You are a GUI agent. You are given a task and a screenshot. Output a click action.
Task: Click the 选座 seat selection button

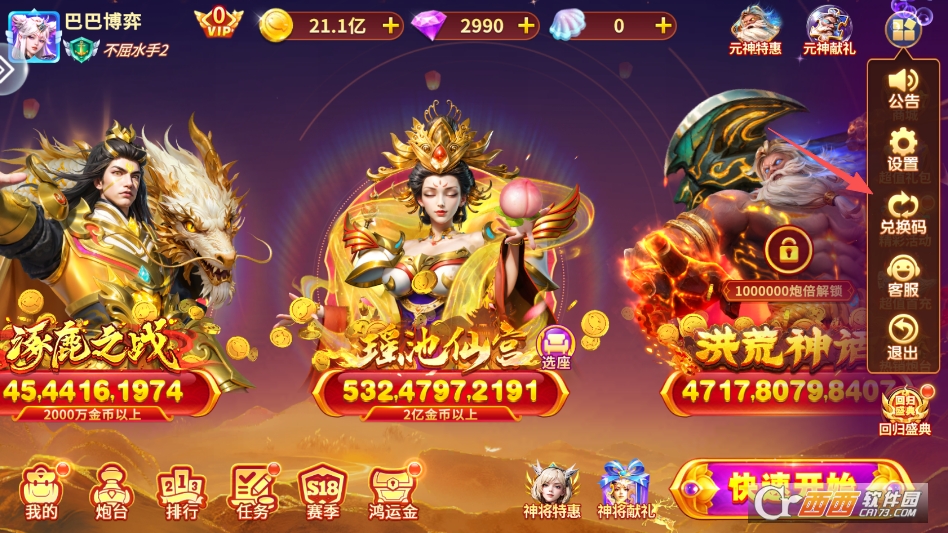click(555, 348)
